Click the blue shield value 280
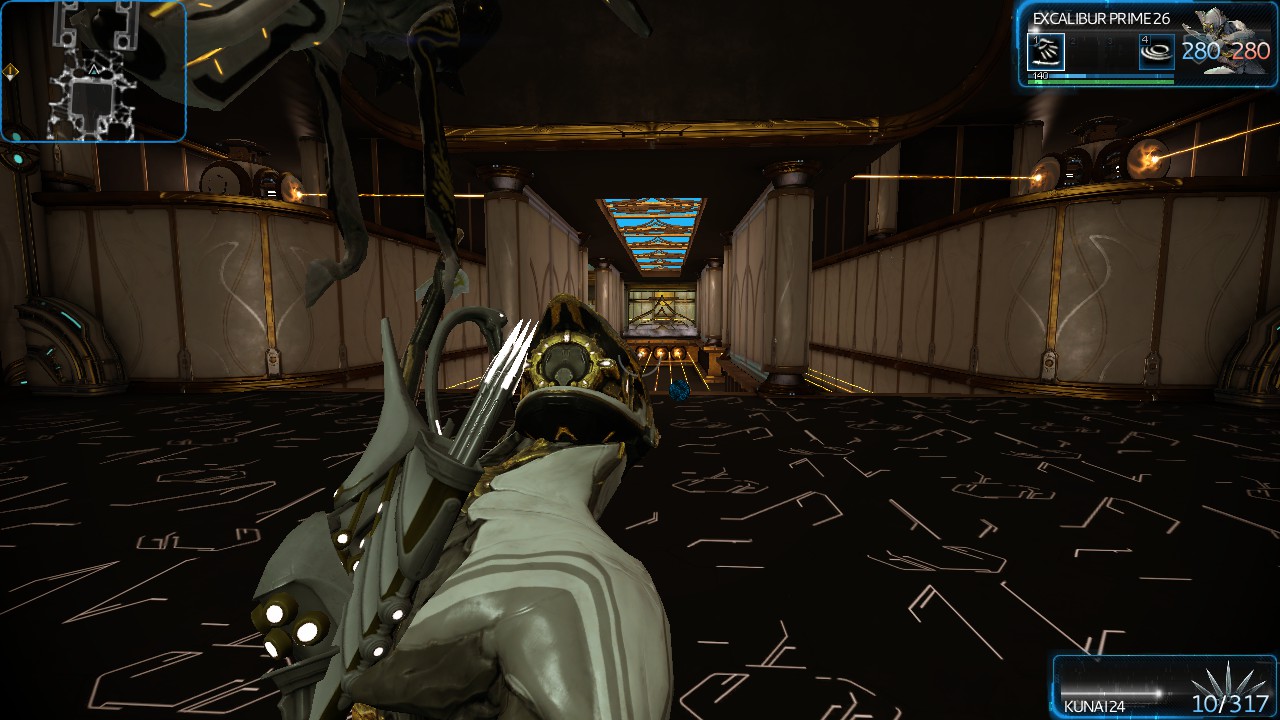This screenshot has height=720, width=1280. (x=1200, y=50)
